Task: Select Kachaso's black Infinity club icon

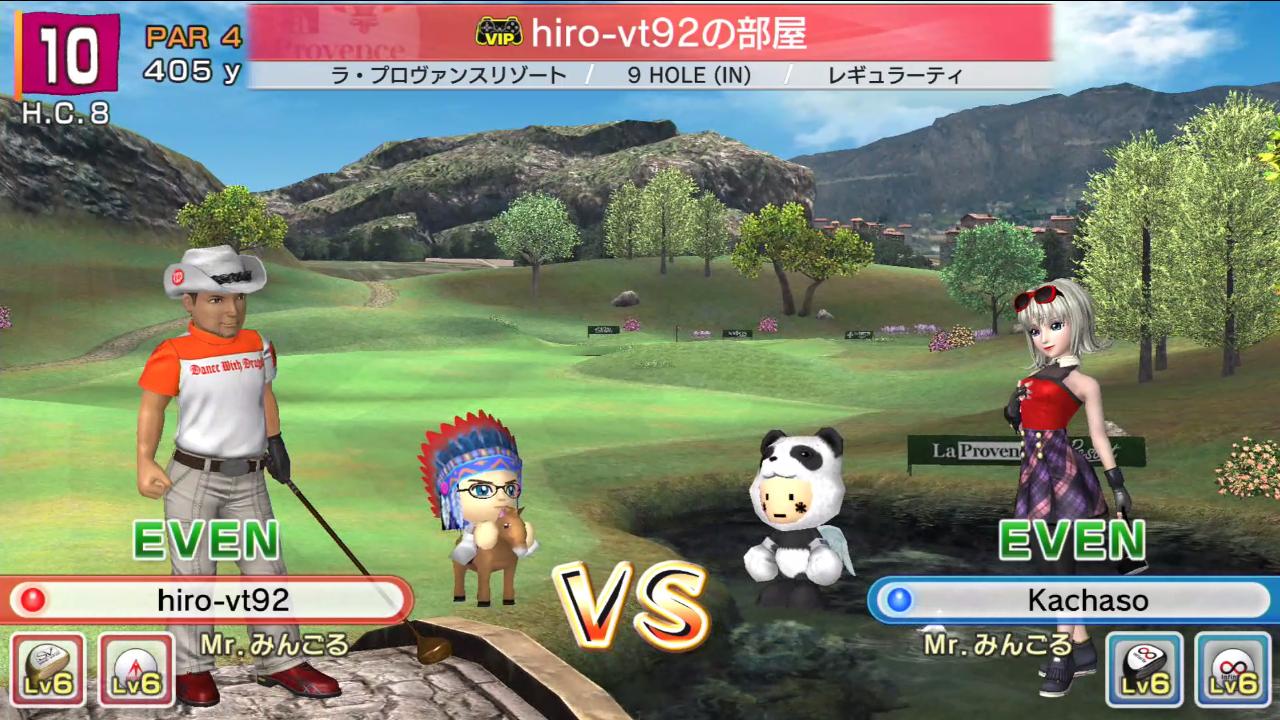Action: click(1144, 669)
